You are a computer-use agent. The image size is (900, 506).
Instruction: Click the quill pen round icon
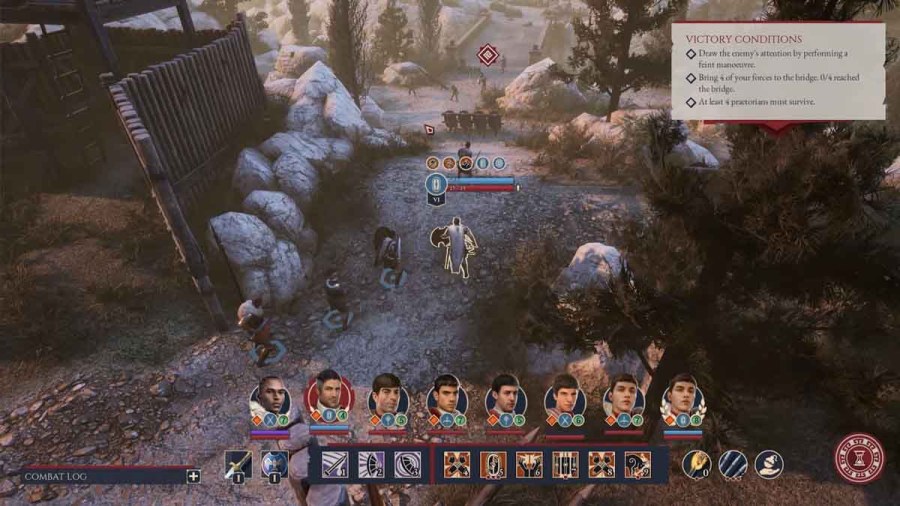pyautogui.click(x=696, y=464)
